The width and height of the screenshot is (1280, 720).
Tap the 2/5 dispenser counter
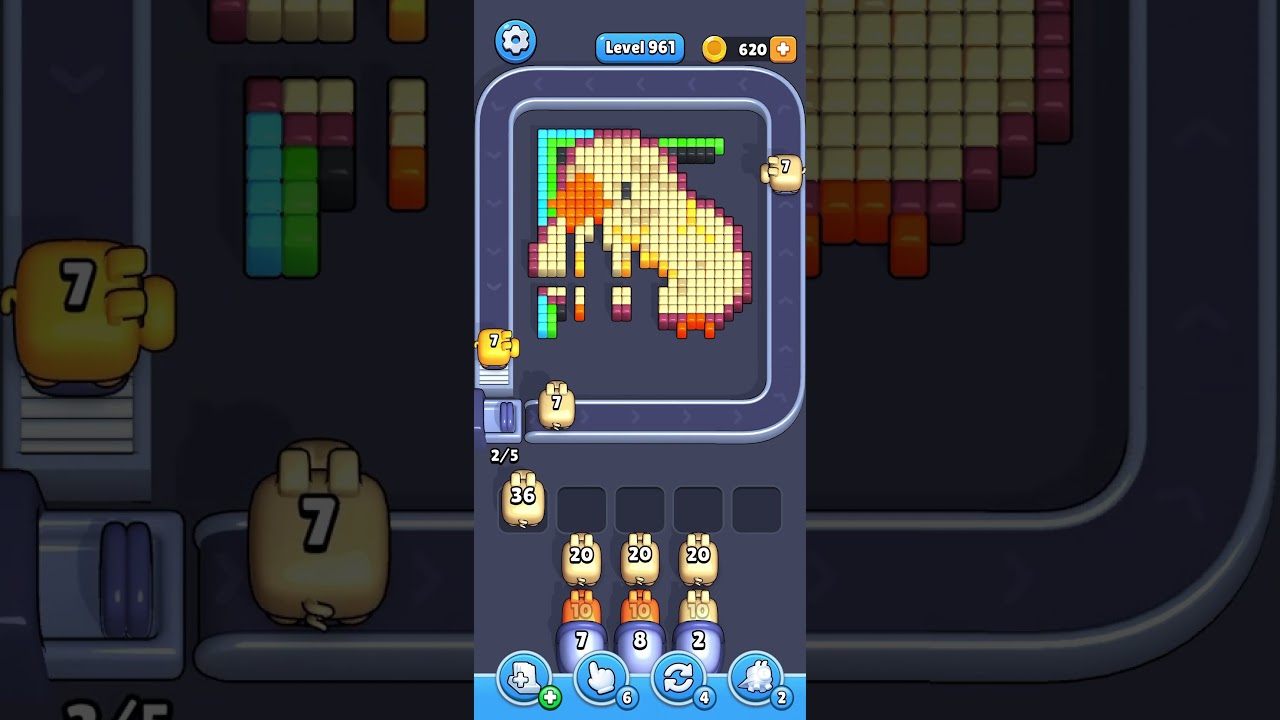point(503,456)
